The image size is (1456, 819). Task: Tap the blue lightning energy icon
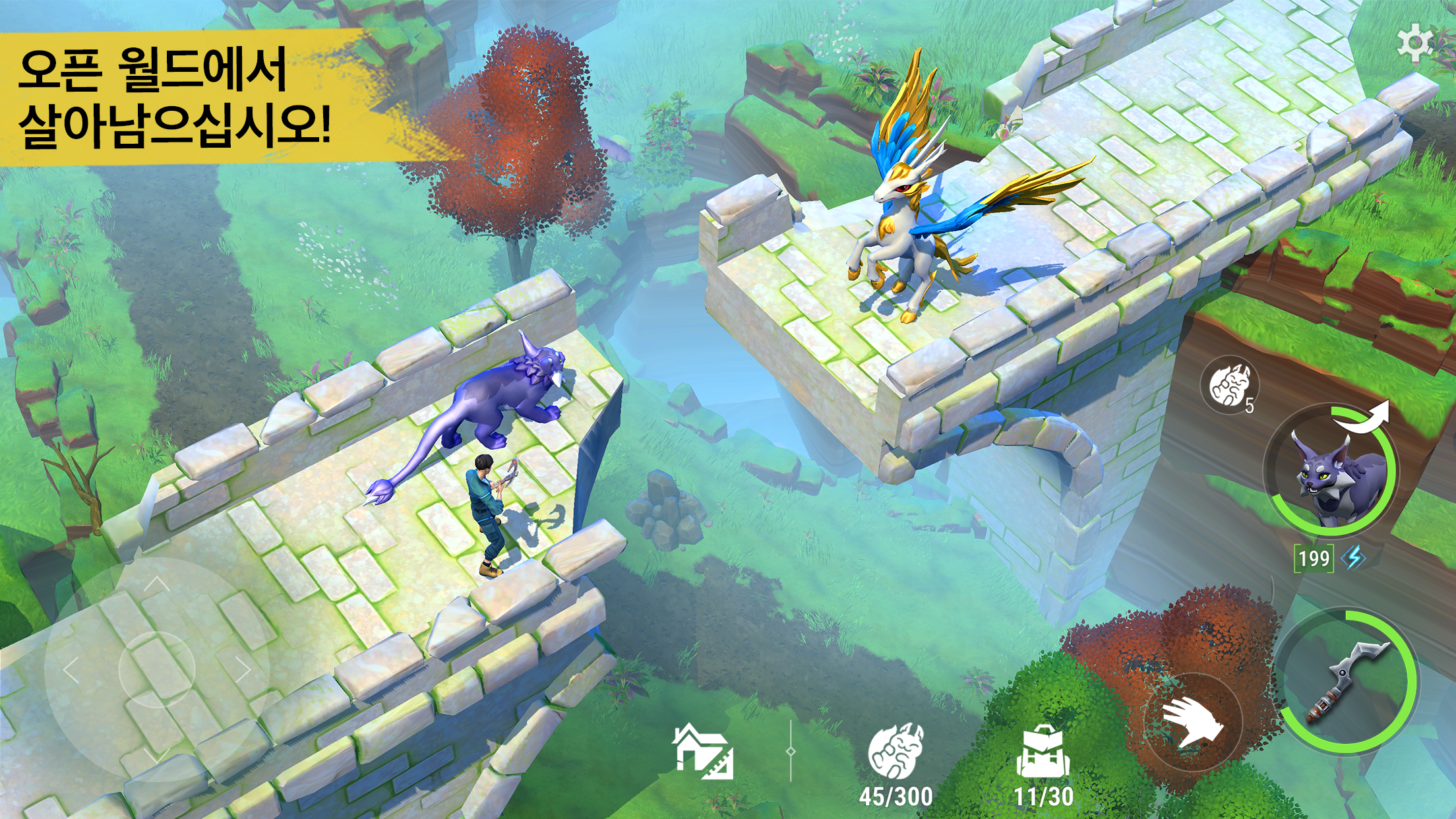[x=1353, y=559]
